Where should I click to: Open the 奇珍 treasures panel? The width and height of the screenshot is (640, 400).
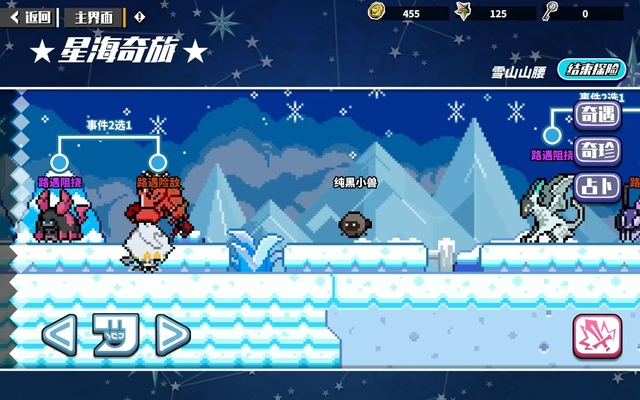[x=599, y=150]
